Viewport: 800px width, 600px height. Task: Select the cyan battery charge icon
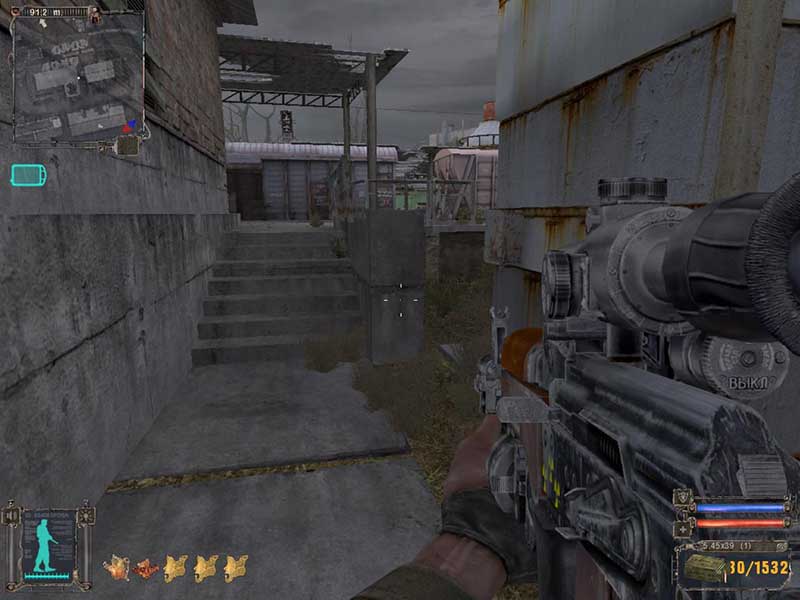pyautogui.click(x=28, y=175)
